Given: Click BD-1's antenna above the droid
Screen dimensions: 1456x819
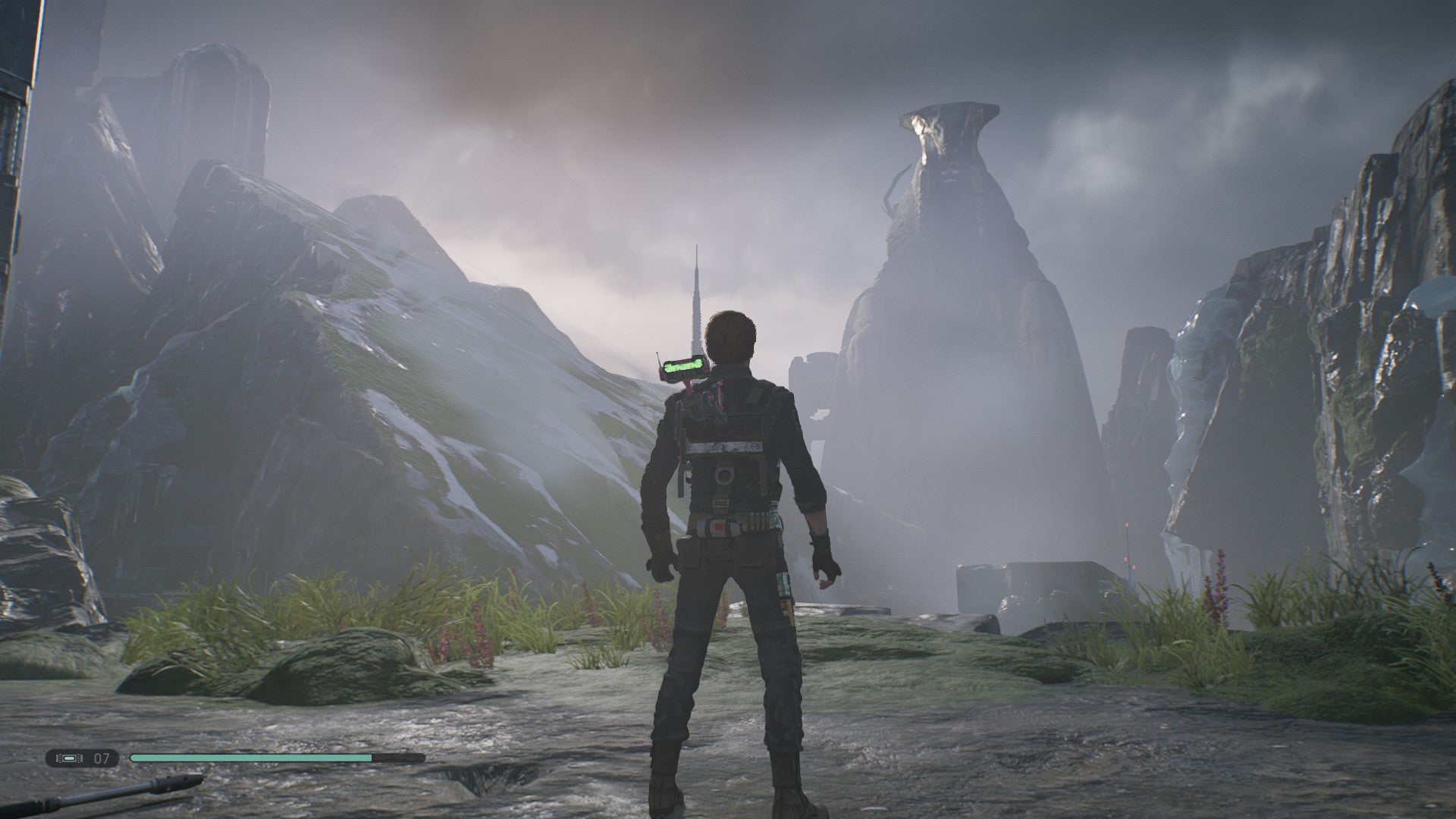Looking at the screenshot, I should click(x=657, y=355).
